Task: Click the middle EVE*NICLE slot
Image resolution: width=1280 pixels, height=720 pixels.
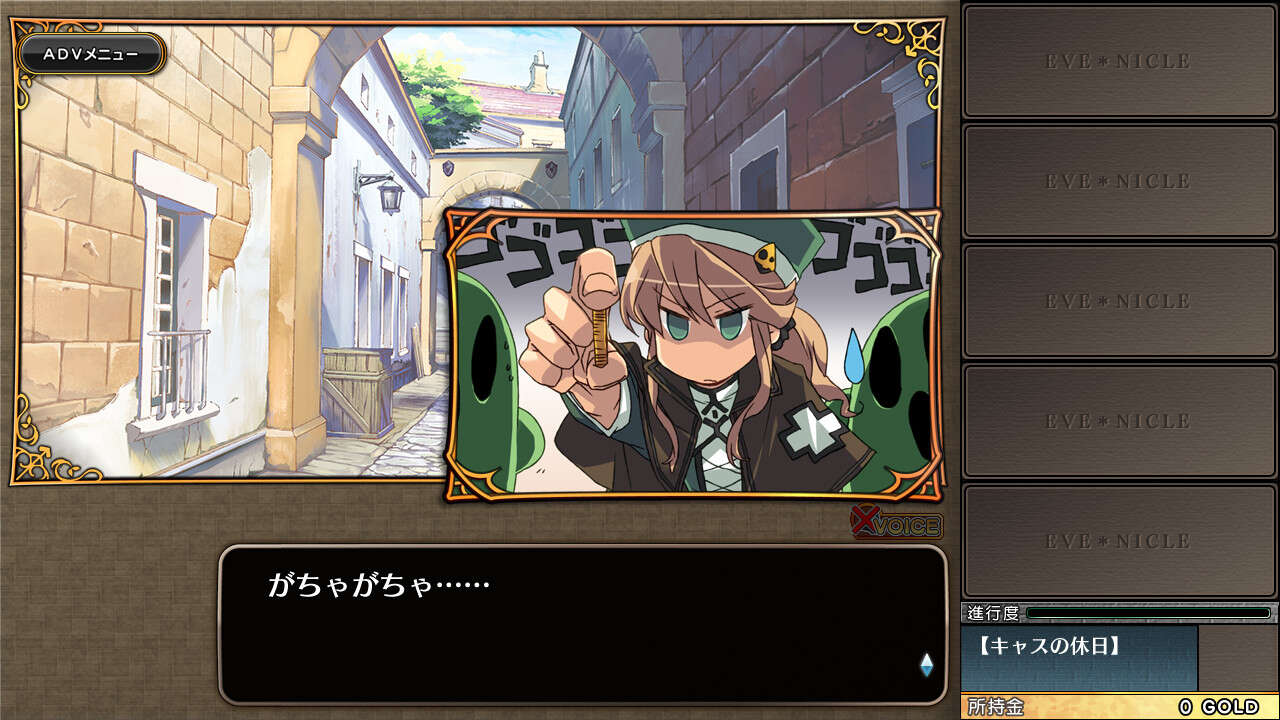Action: [x=1118, y=301]
